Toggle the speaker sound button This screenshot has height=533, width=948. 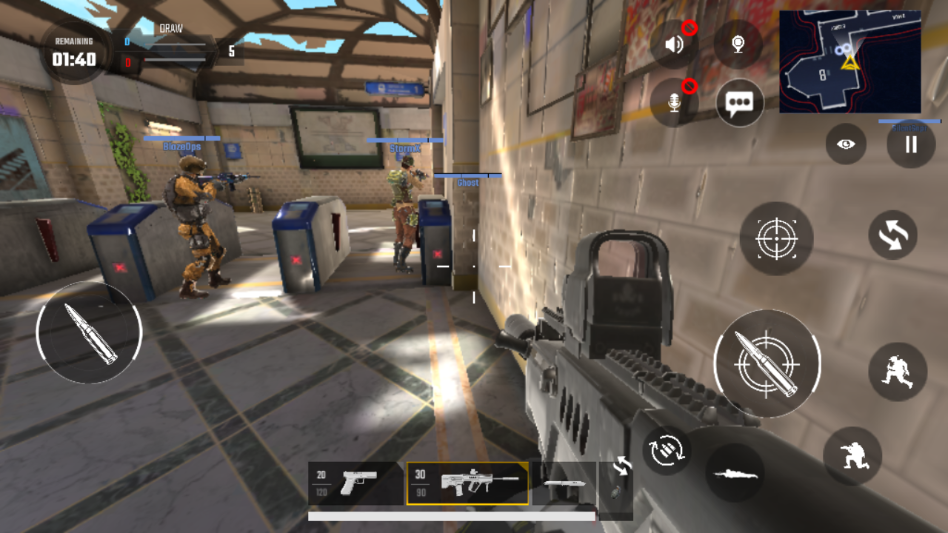[675, 45]
